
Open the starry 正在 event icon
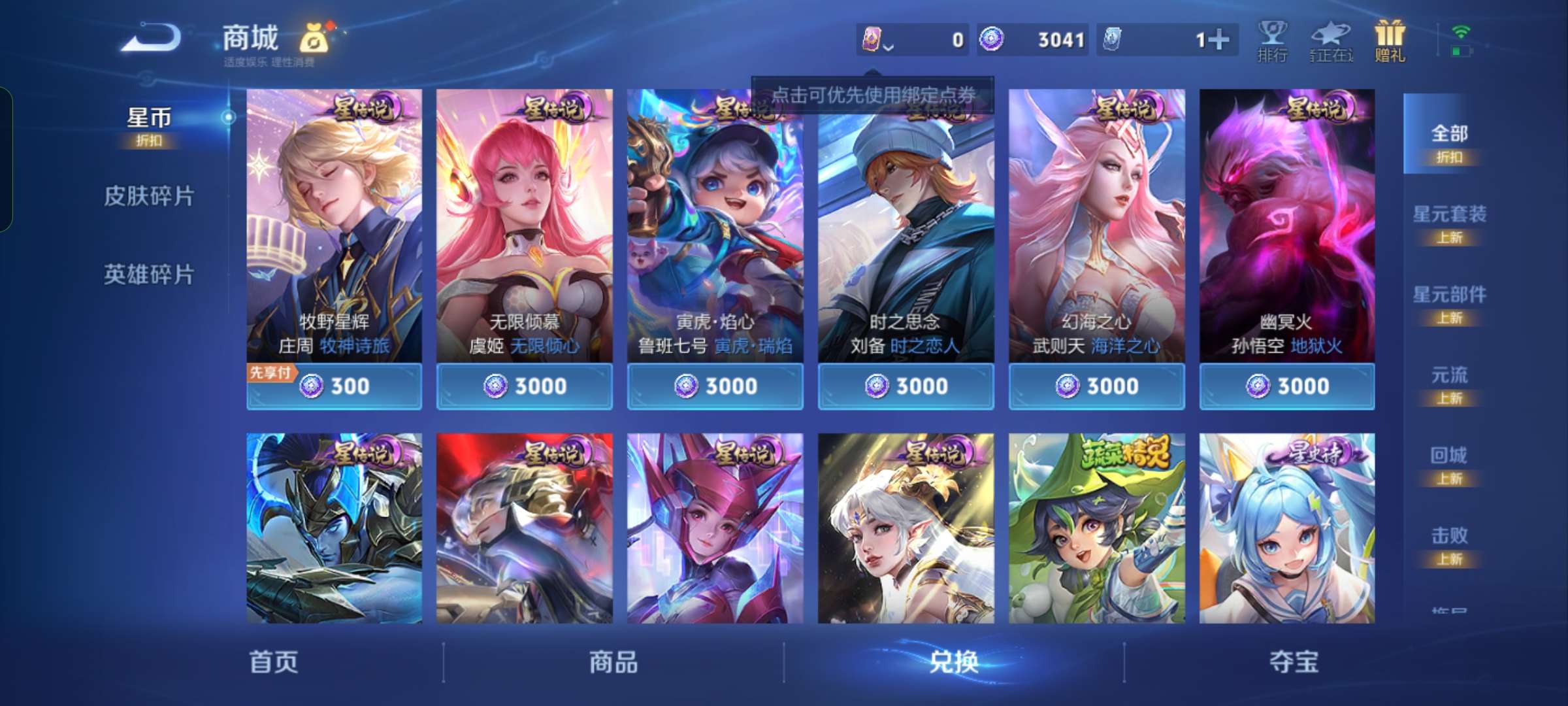(x=1330, y=39)
